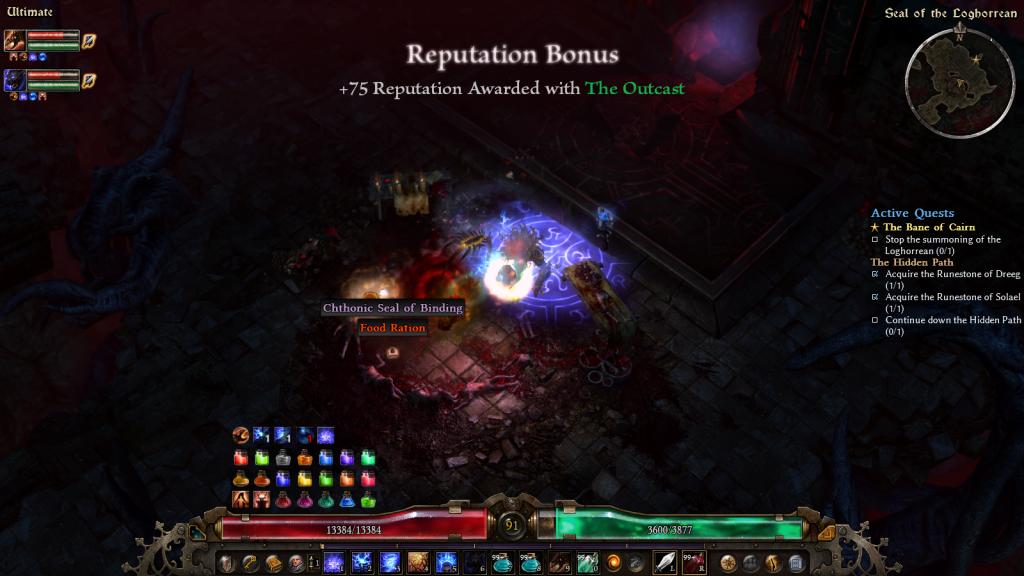Trigger the blue skill in hotbar slot 5
The width and height of the screenshot is (1024, 576).
(x=446, y=562)
